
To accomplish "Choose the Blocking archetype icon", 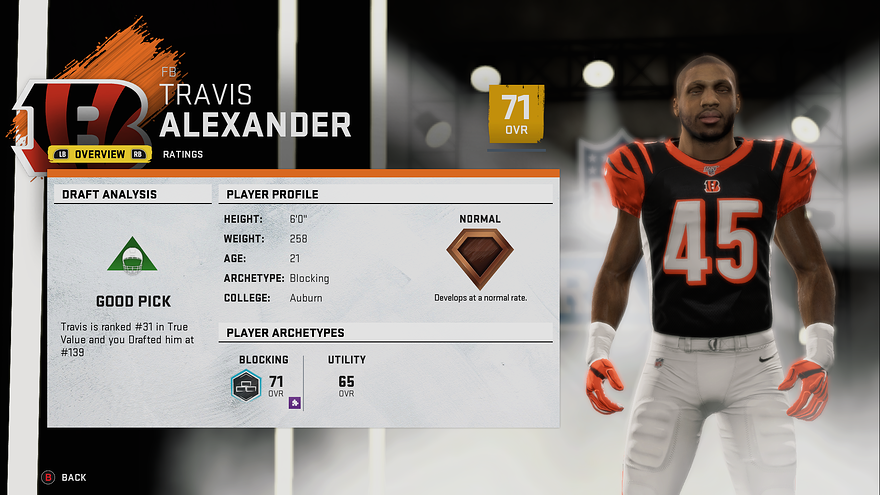I will tap(246, 385).
